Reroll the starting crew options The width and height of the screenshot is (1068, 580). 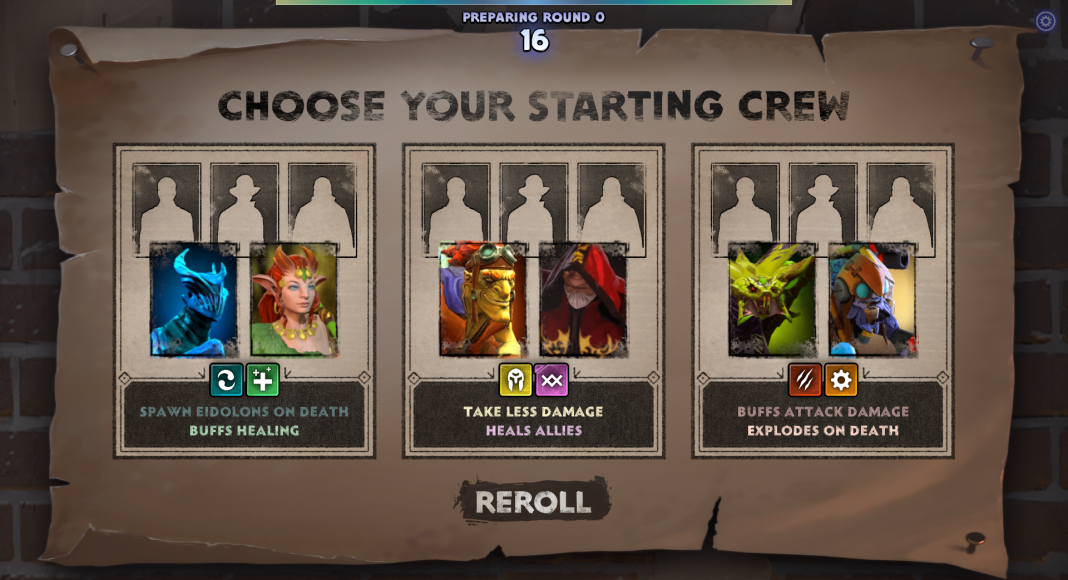coord(533,501)
